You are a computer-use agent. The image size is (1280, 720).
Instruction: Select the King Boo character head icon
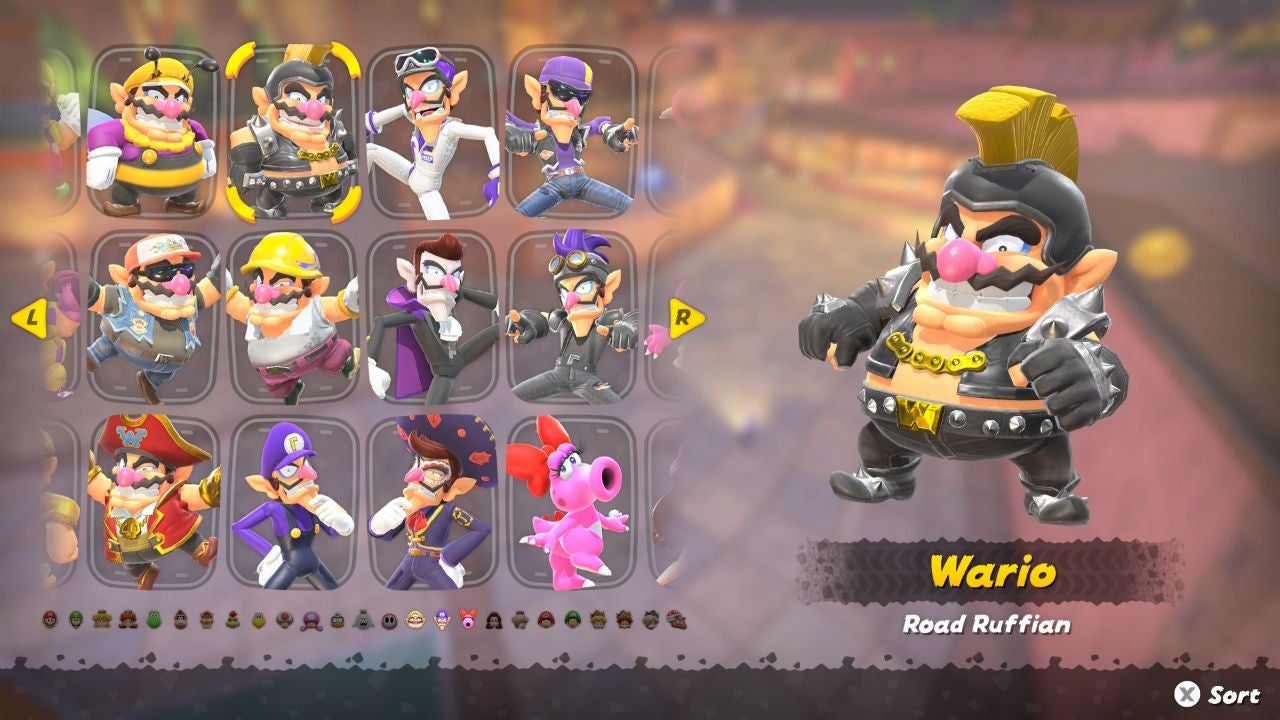point(362,620)
